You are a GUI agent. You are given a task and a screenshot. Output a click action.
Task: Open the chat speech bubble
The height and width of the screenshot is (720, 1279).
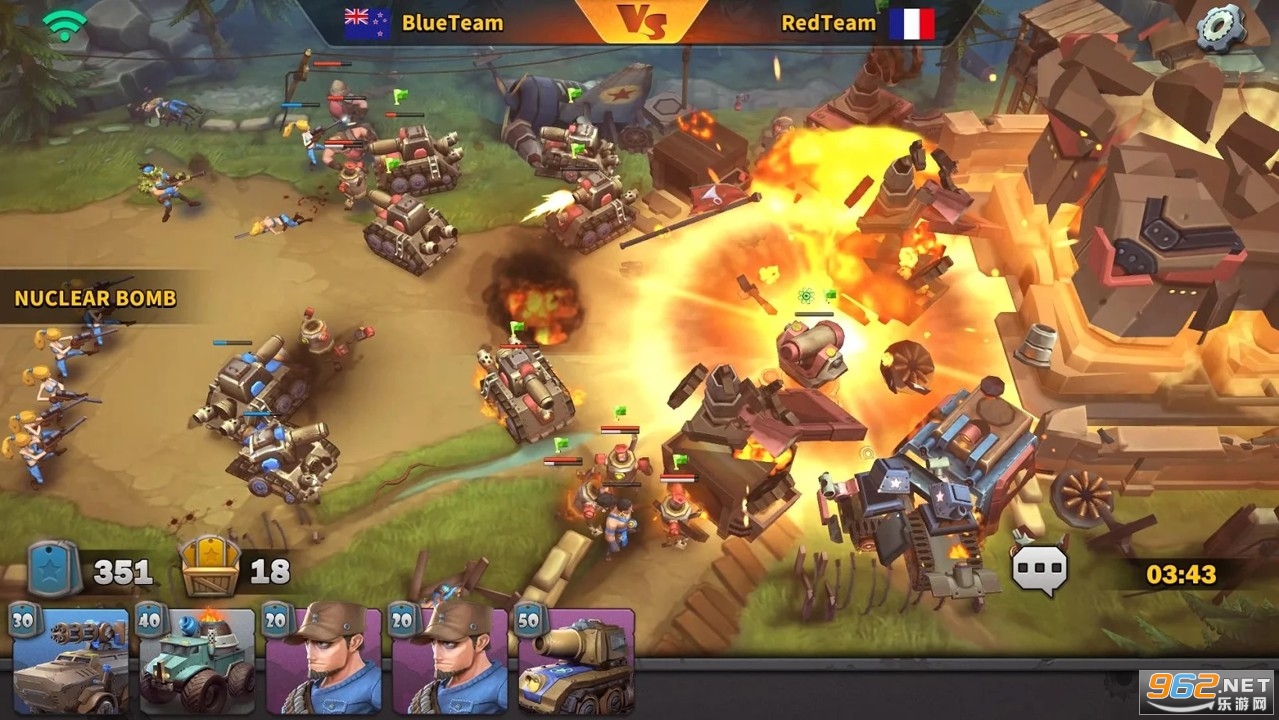coord(1040,570)
